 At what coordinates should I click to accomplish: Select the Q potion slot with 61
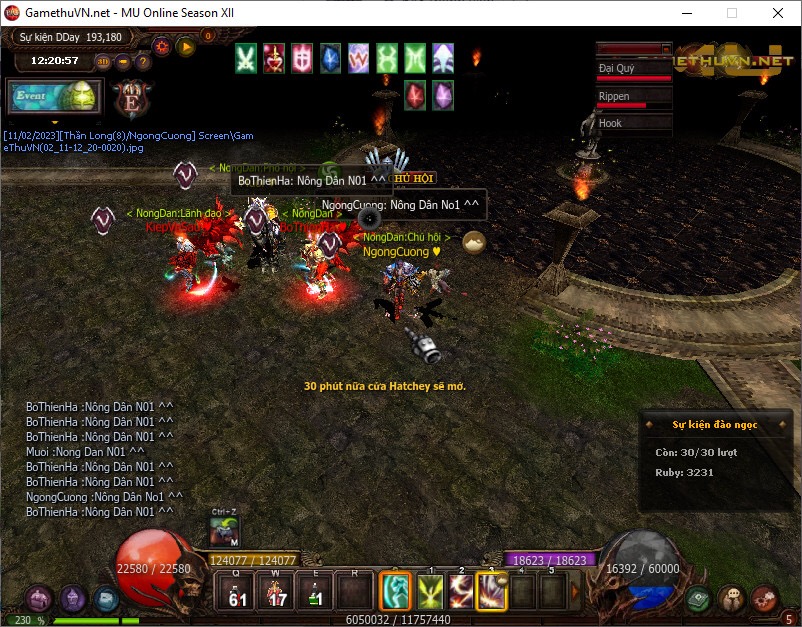click(x=236, y=591)
